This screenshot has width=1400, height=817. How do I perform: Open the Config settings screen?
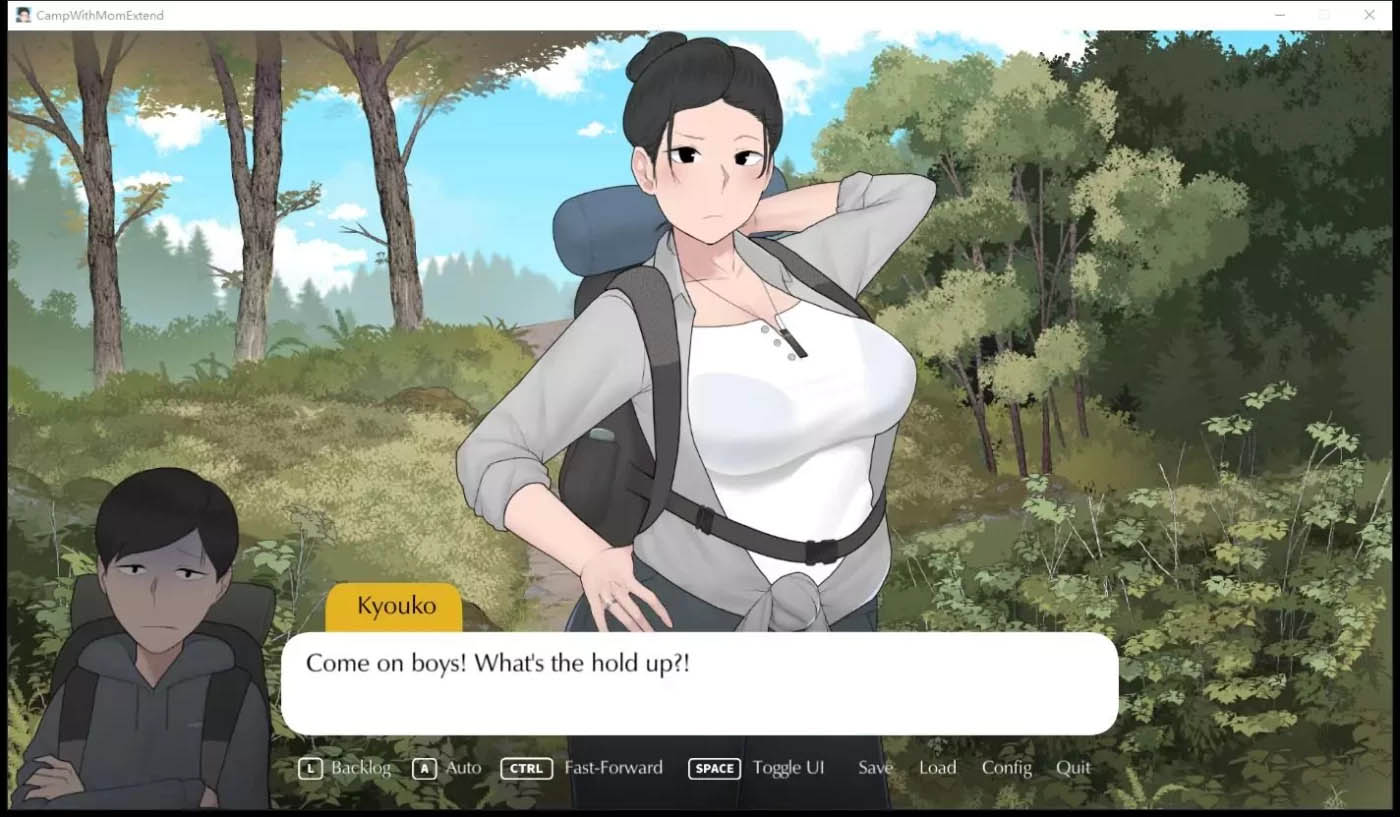point(1007,768)
